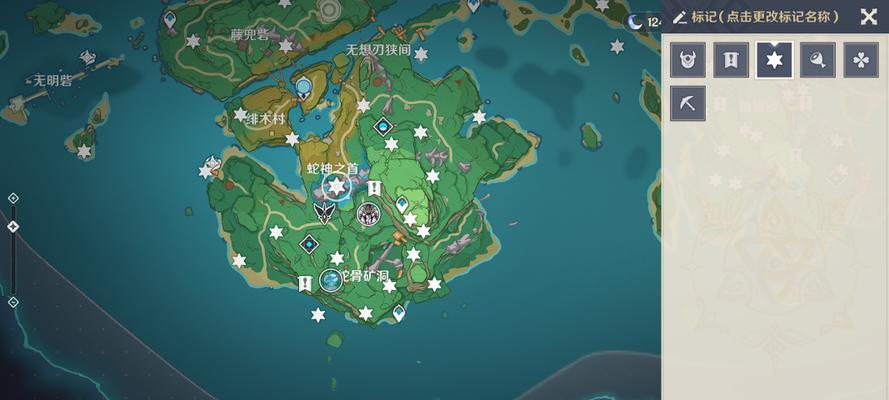
Task: Select the teleport waypoint near 绯木村
Action: (x=303, y=89)
